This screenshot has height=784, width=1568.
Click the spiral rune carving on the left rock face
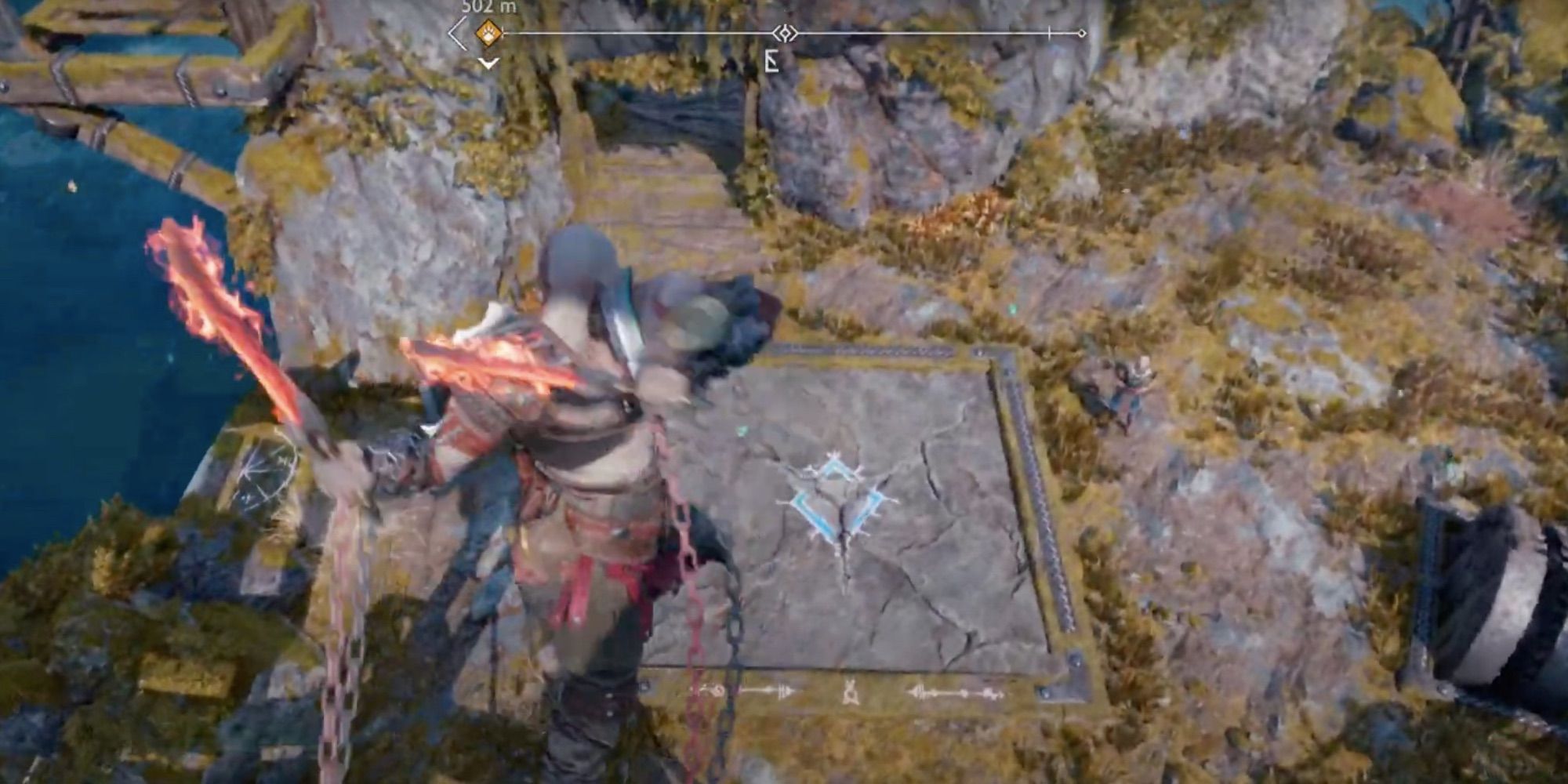[267, 470]
